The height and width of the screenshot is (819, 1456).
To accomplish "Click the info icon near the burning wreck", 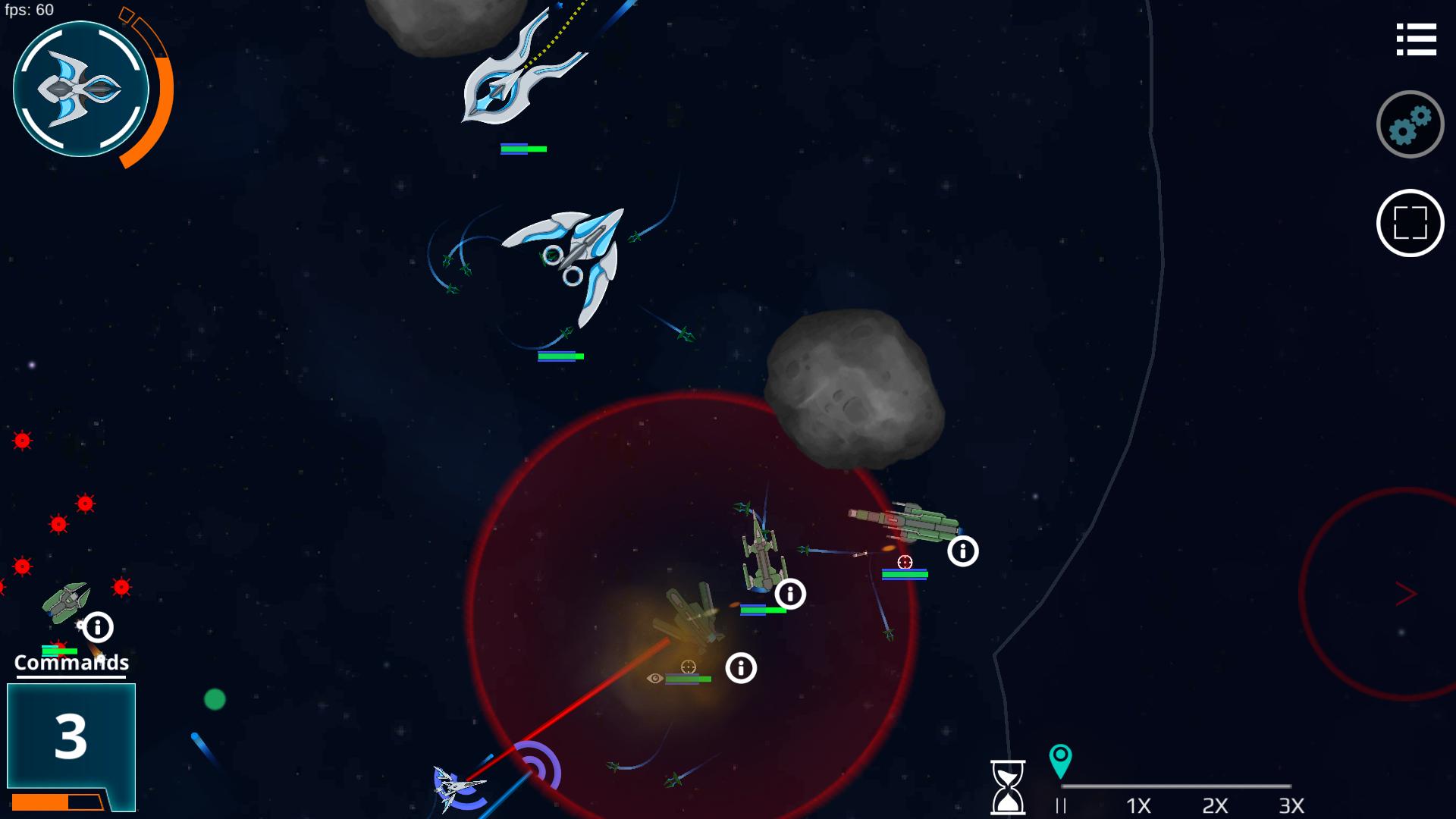I will point(741,669).
